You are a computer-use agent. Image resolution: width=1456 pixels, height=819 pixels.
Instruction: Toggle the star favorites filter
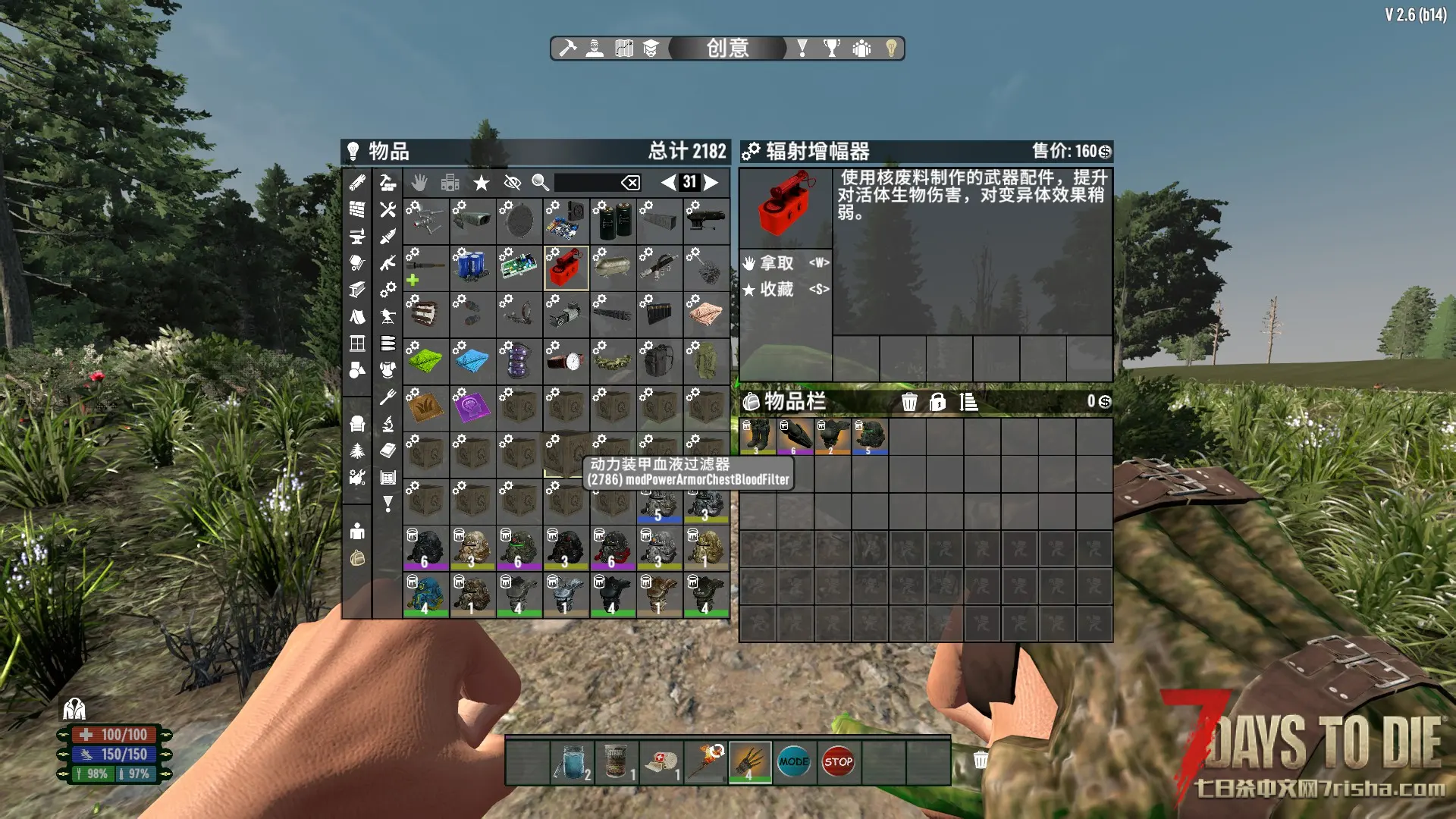click(481, 182)
